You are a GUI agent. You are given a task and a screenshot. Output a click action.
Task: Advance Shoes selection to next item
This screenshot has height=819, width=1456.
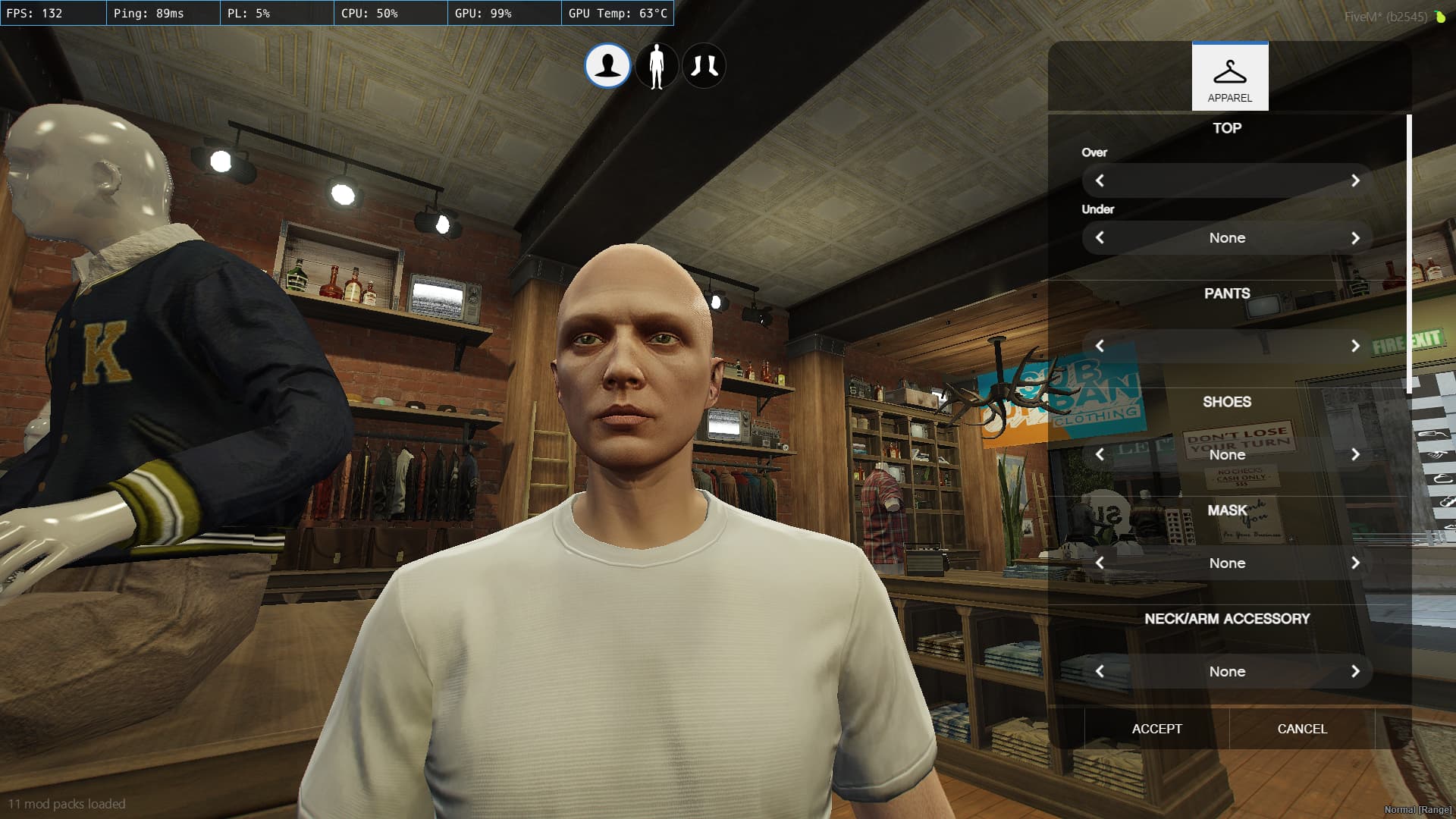tap(1356, 455)
